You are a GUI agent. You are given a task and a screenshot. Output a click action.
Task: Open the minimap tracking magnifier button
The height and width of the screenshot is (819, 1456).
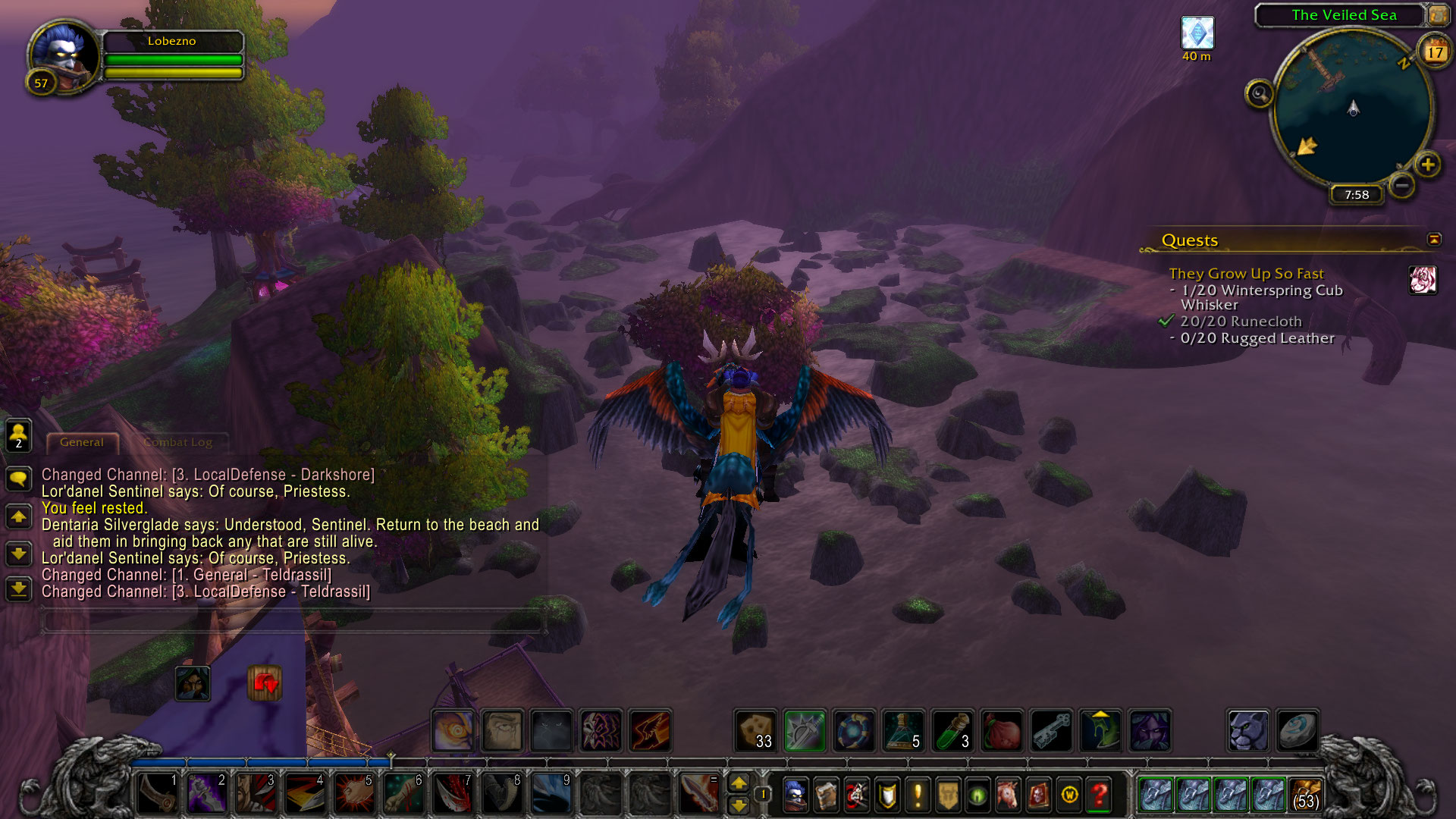coord(1259,94)
